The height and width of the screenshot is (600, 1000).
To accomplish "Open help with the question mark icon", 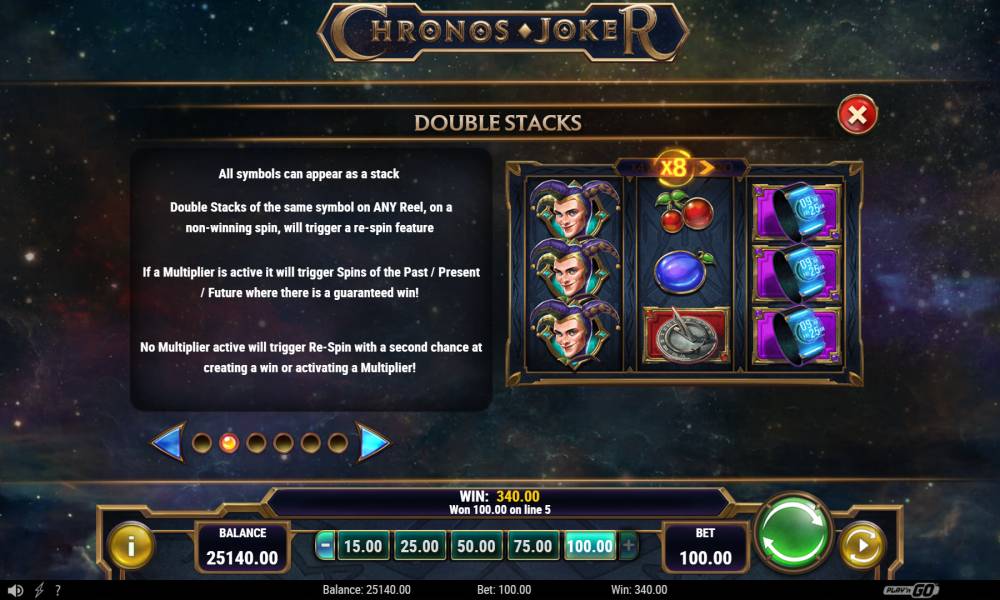I will (57, 590).
